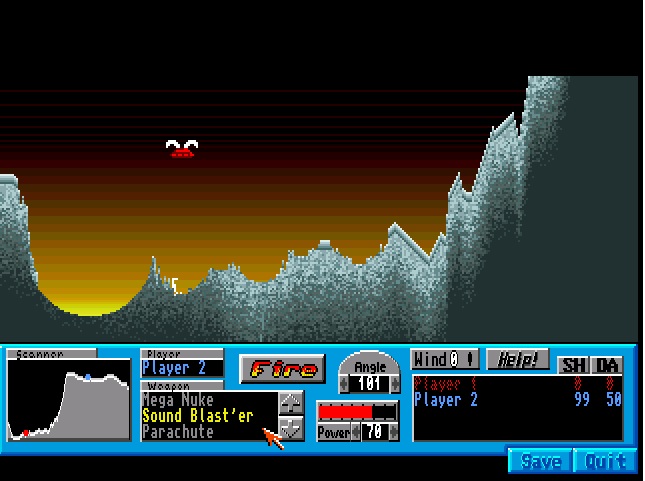This screenshot has height=481, width=645.
Task: Lower shot power with left arrow
Action: [355, 433]
